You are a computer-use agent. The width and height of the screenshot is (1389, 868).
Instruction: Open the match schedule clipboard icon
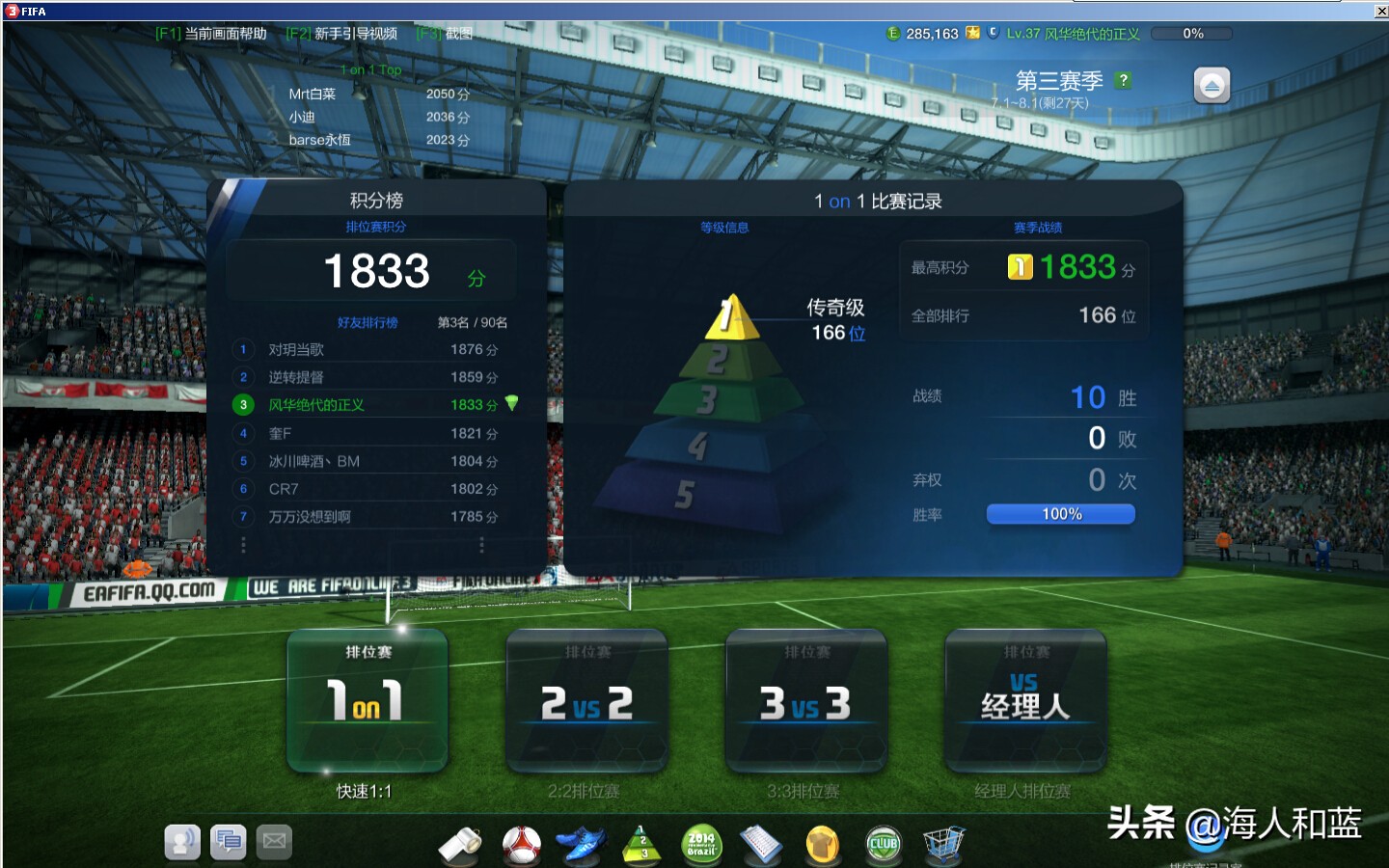762,844
